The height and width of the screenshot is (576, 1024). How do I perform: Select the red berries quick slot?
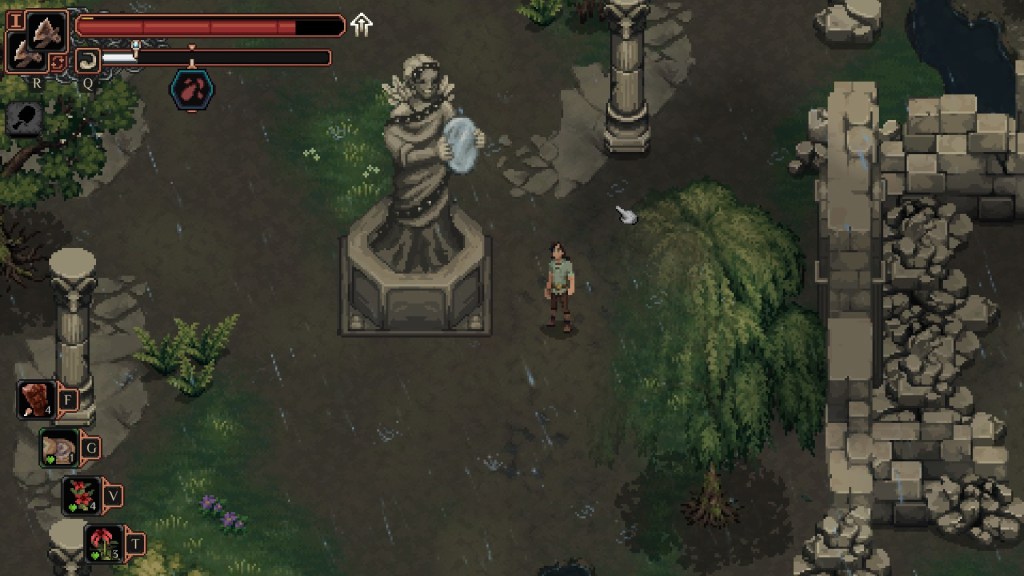coord(81,495)
